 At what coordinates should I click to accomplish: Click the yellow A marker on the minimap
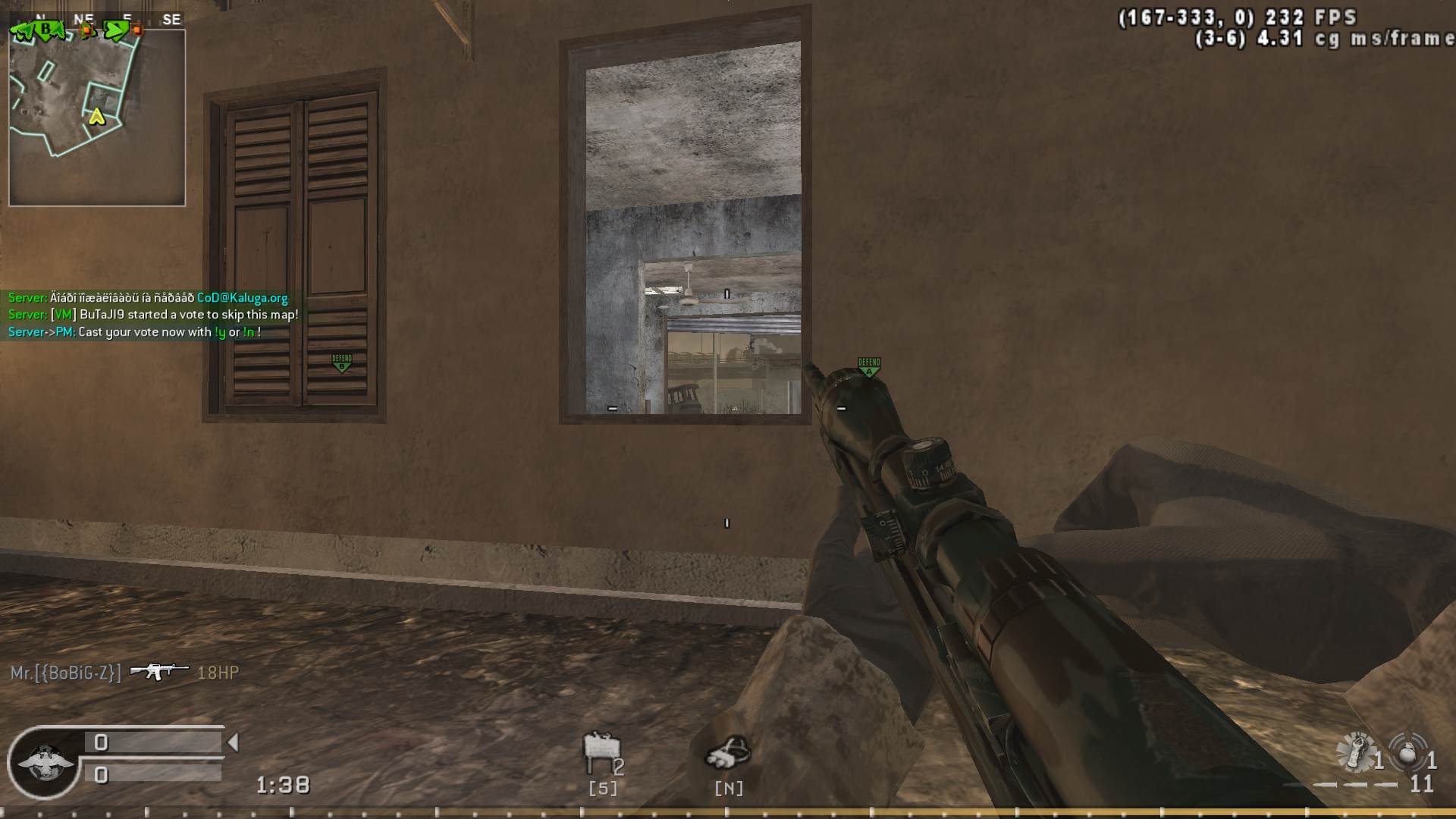pos(96,118)
